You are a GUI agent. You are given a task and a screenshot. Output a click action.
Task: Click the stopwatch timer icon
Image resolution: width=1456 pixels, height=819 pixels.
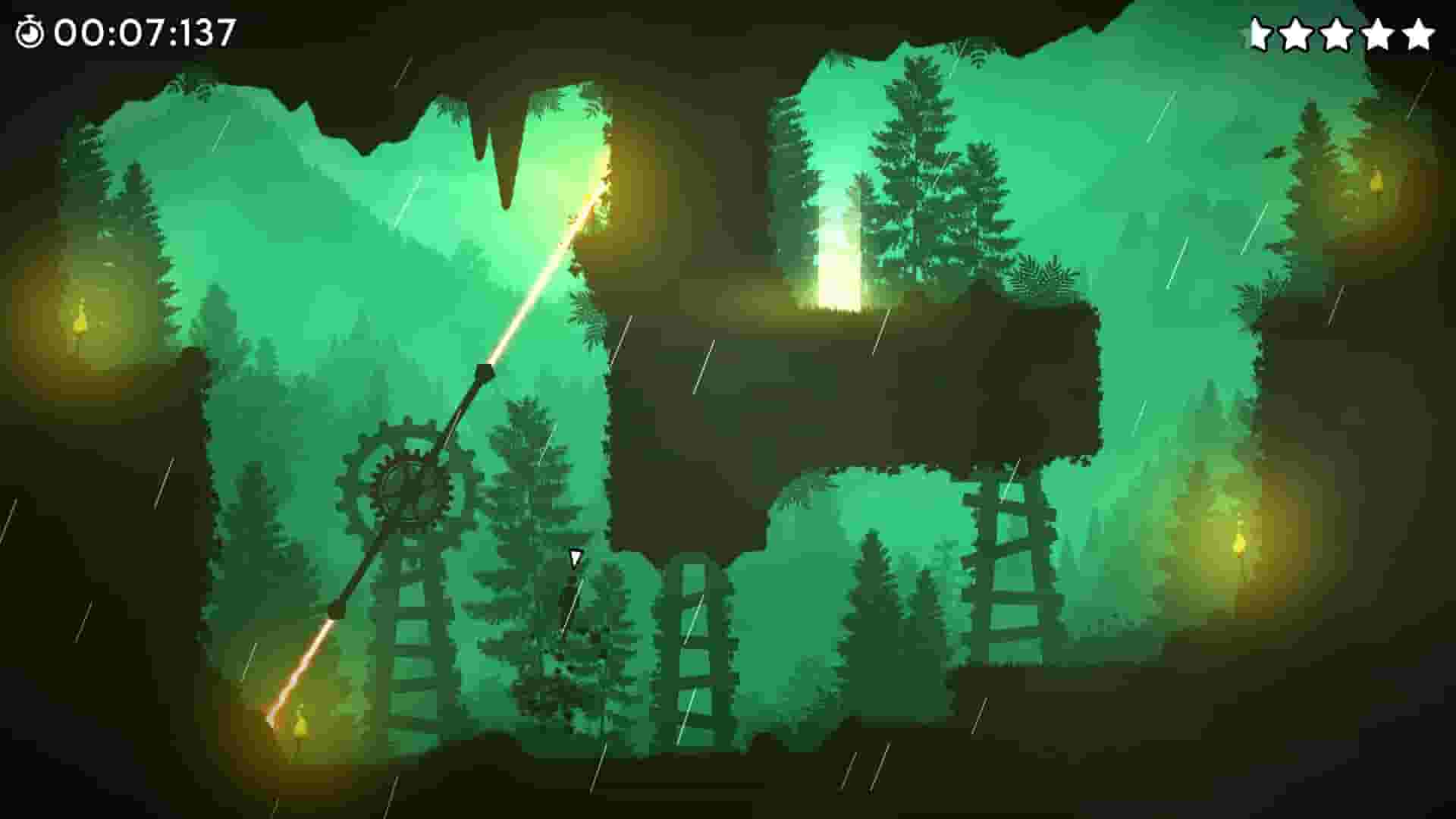click(29, 30)
